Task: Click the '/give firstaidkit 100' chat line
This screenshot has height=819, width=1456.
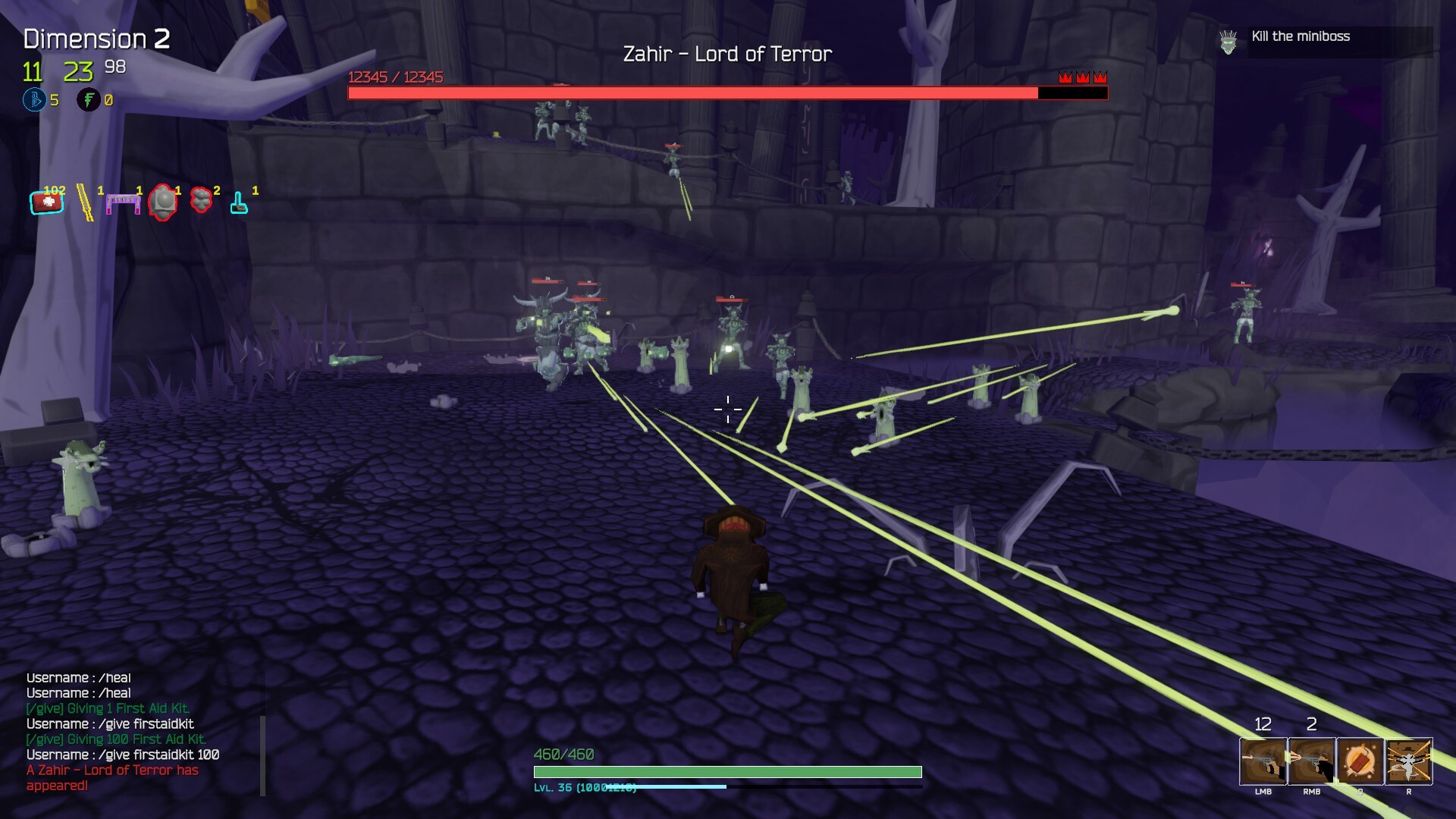Action: click(x=121, y=755)
